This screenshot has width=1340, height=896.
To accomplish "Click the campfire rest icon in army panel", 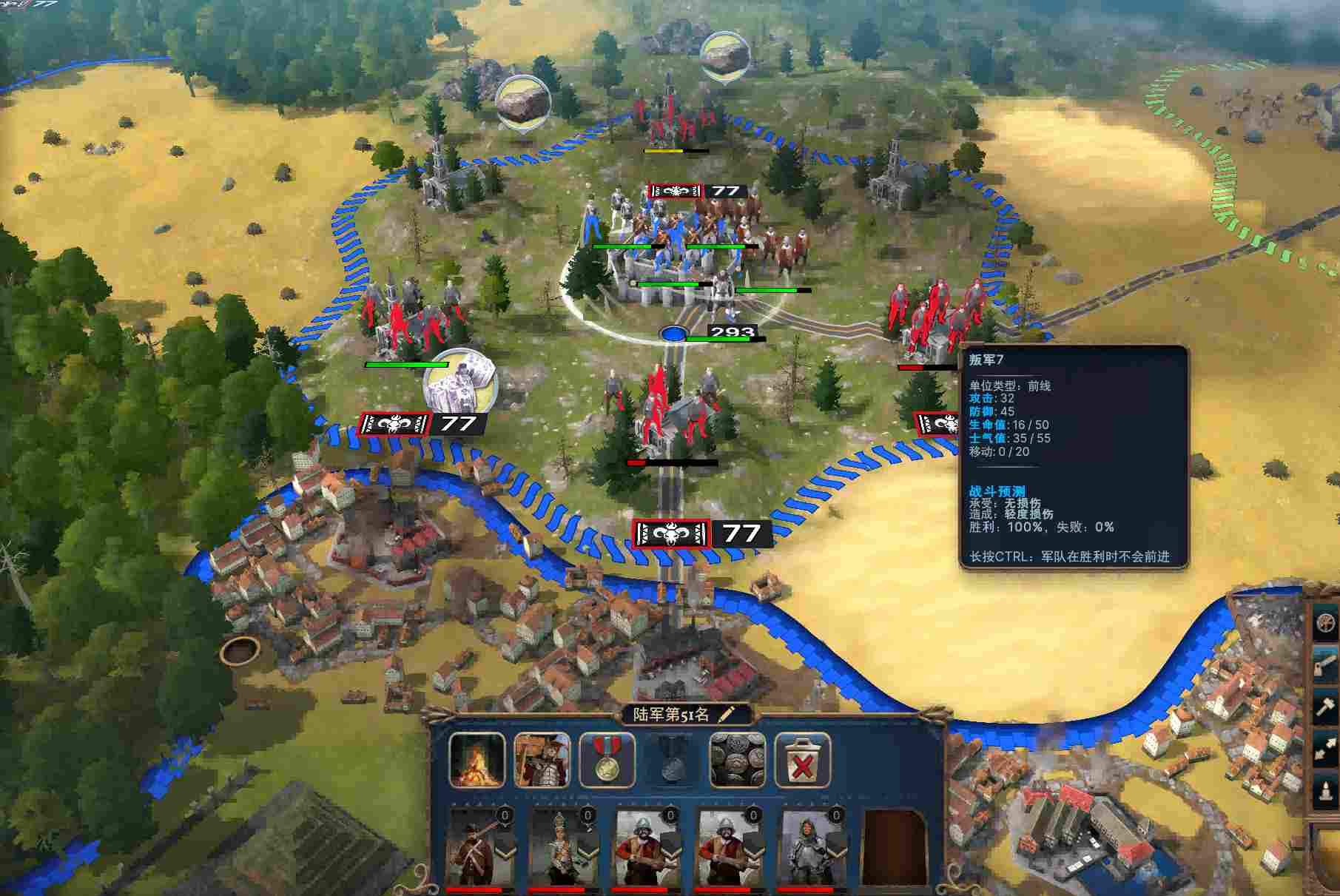I will click(477, 759).
